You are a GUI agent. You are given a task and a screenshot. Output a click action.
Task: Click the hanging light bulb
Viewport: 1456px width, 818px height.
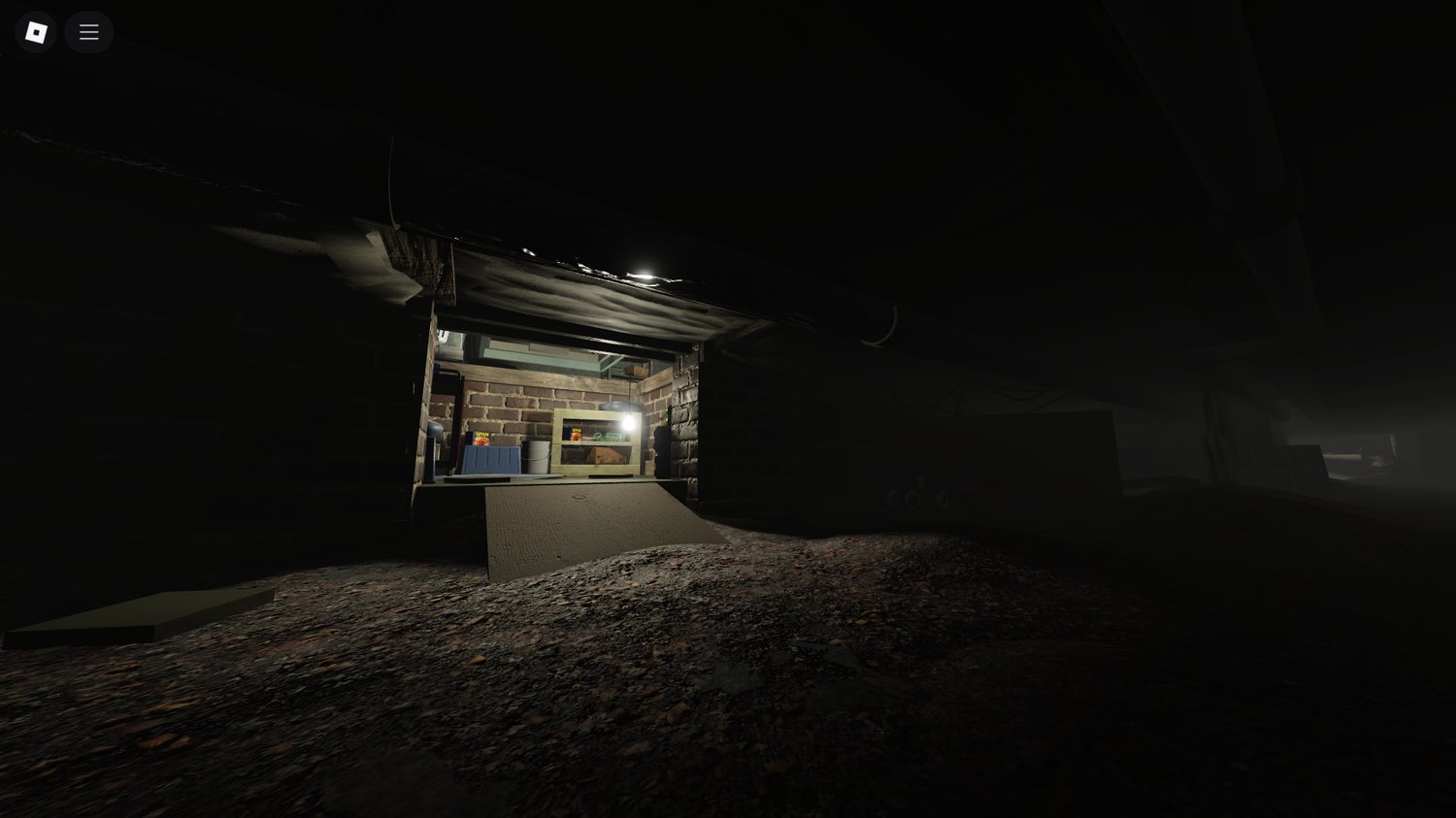click(x=628, y=422)
